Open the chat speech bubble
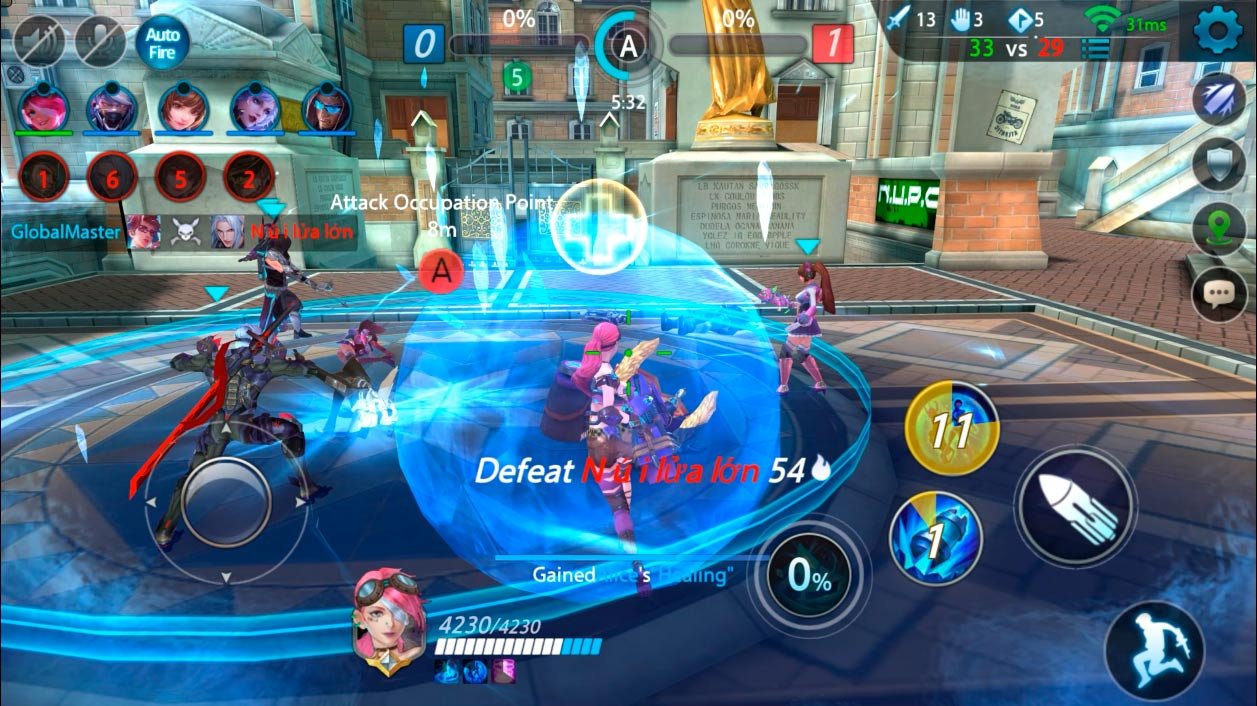 coord(1219,294)
